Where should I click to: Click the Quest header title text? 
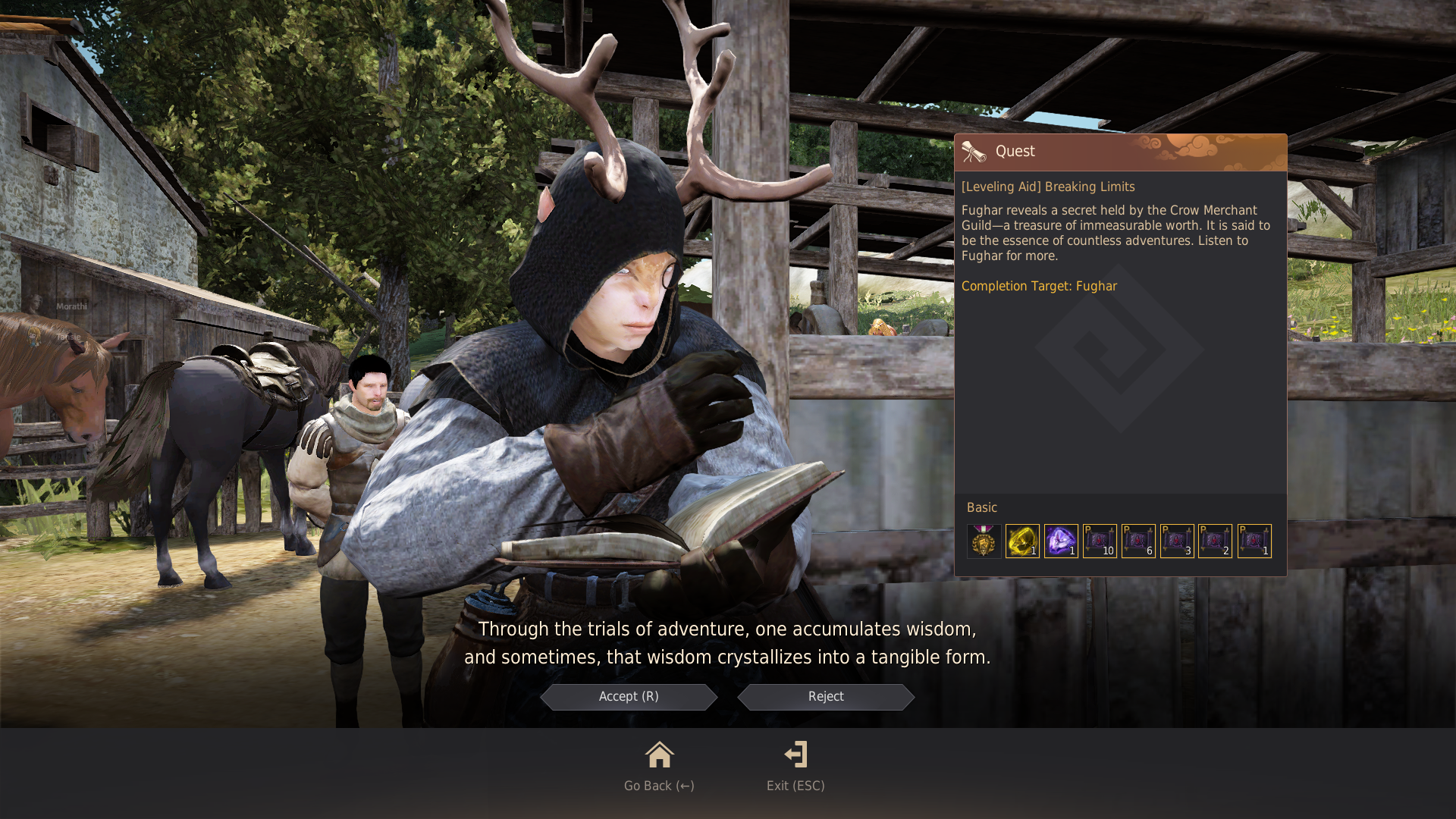1015,151
